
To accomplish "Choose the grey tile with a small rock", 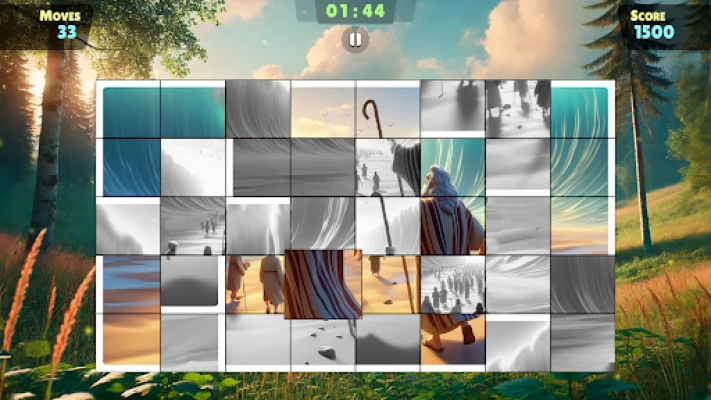I will (323, 343).
